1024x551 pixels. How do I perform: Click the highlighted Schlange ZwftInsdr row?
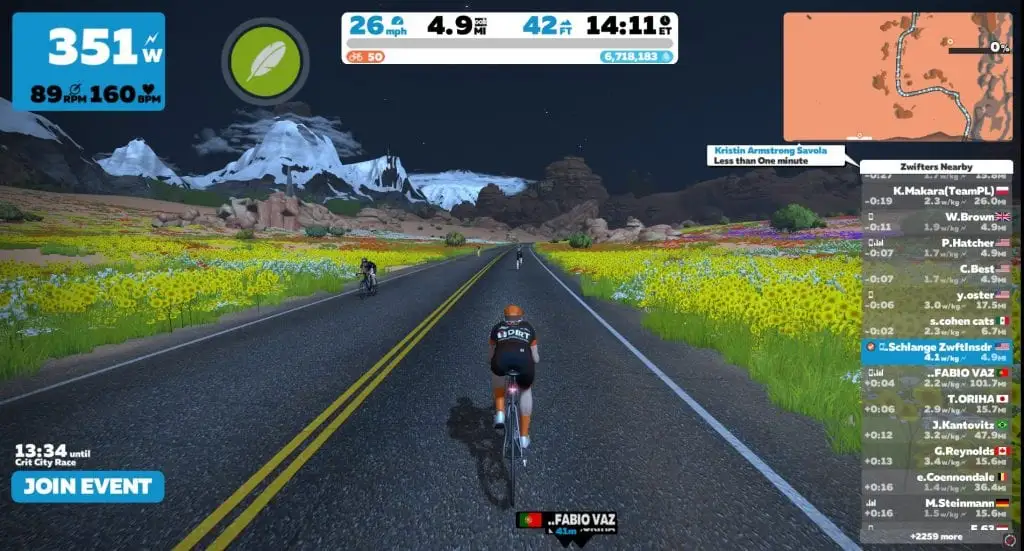point(936,350)
